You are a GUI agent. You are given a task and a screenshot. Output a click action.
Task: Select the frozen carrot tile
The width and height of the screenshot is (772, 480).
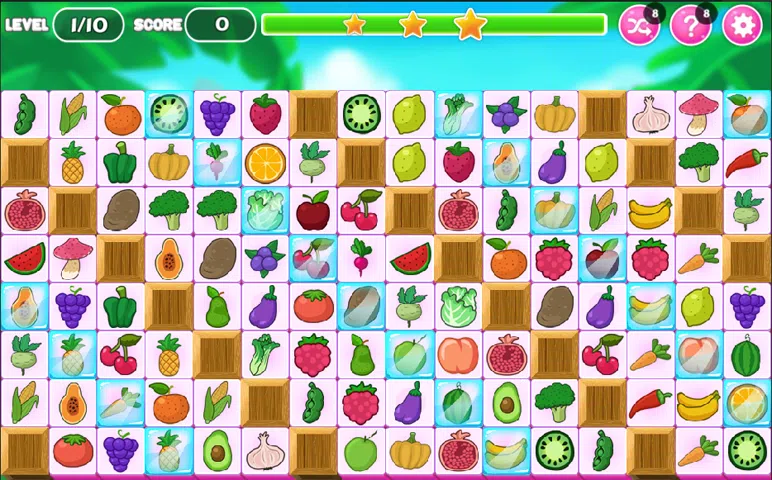[x=121, y=403]
